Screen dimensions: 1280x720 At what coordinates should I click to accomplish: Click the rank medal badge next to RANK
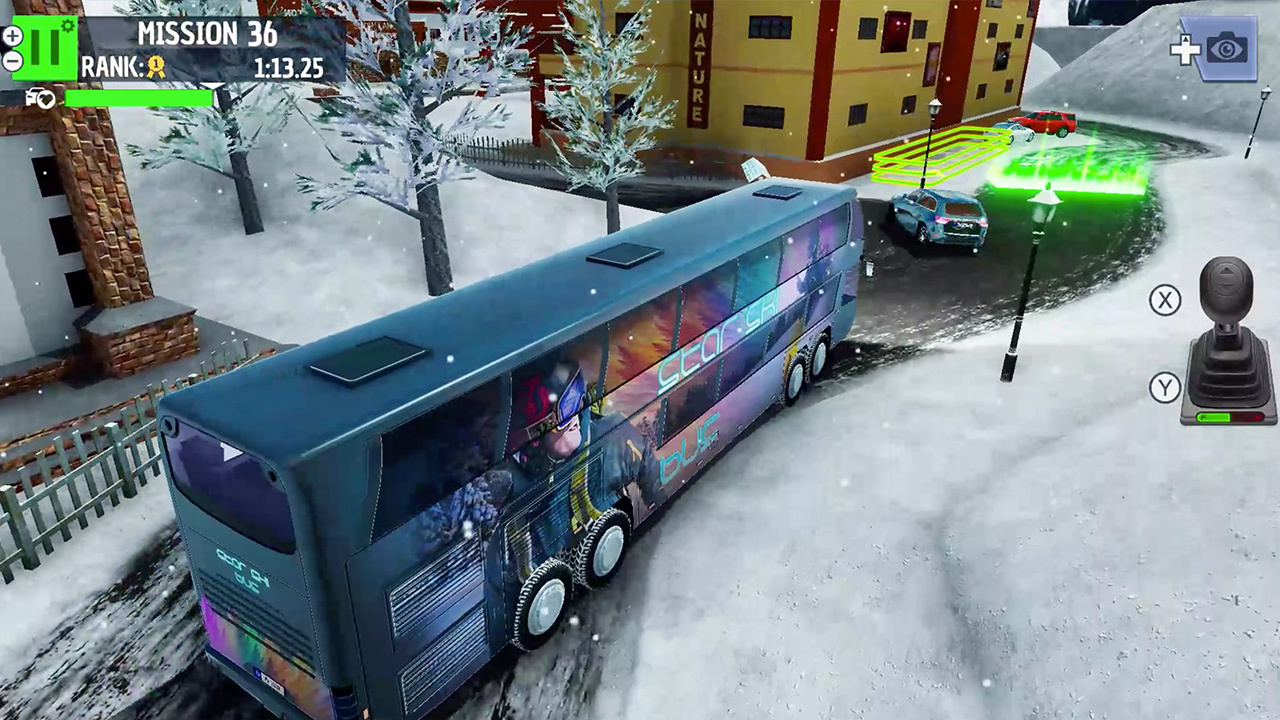(155, 67)
